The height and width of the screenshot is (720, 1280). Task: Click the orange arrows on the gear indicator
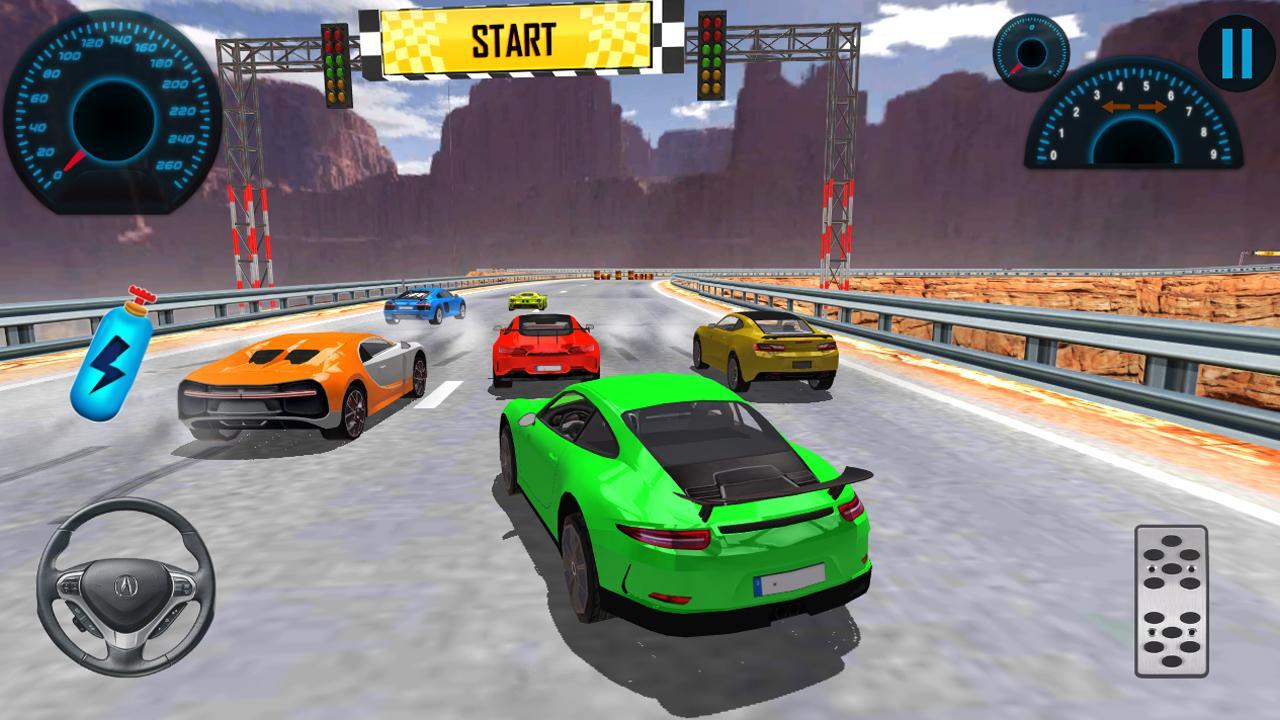point(1135,106)
